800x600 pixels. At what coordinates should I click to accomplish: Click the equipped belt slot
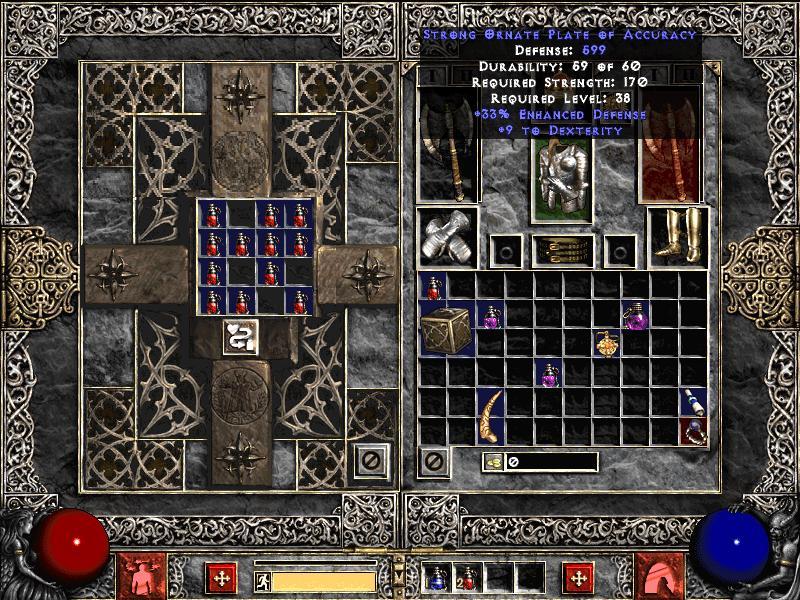click(x=562, y=249)
